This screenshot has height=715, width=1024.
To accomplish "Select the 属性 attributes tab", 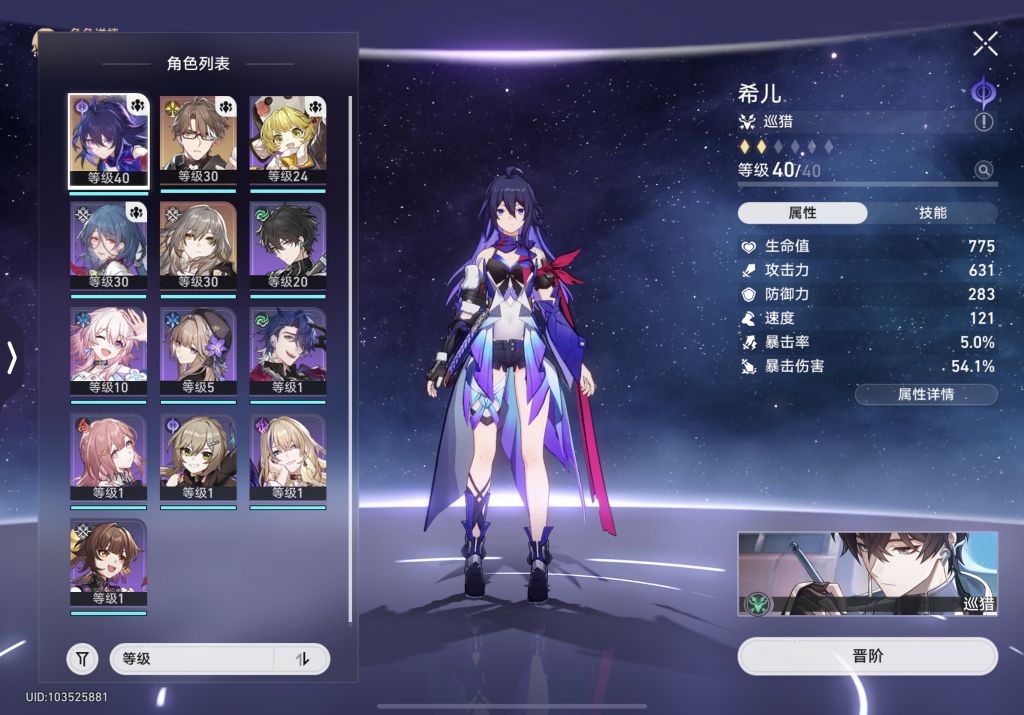I will tap(802, 213).
